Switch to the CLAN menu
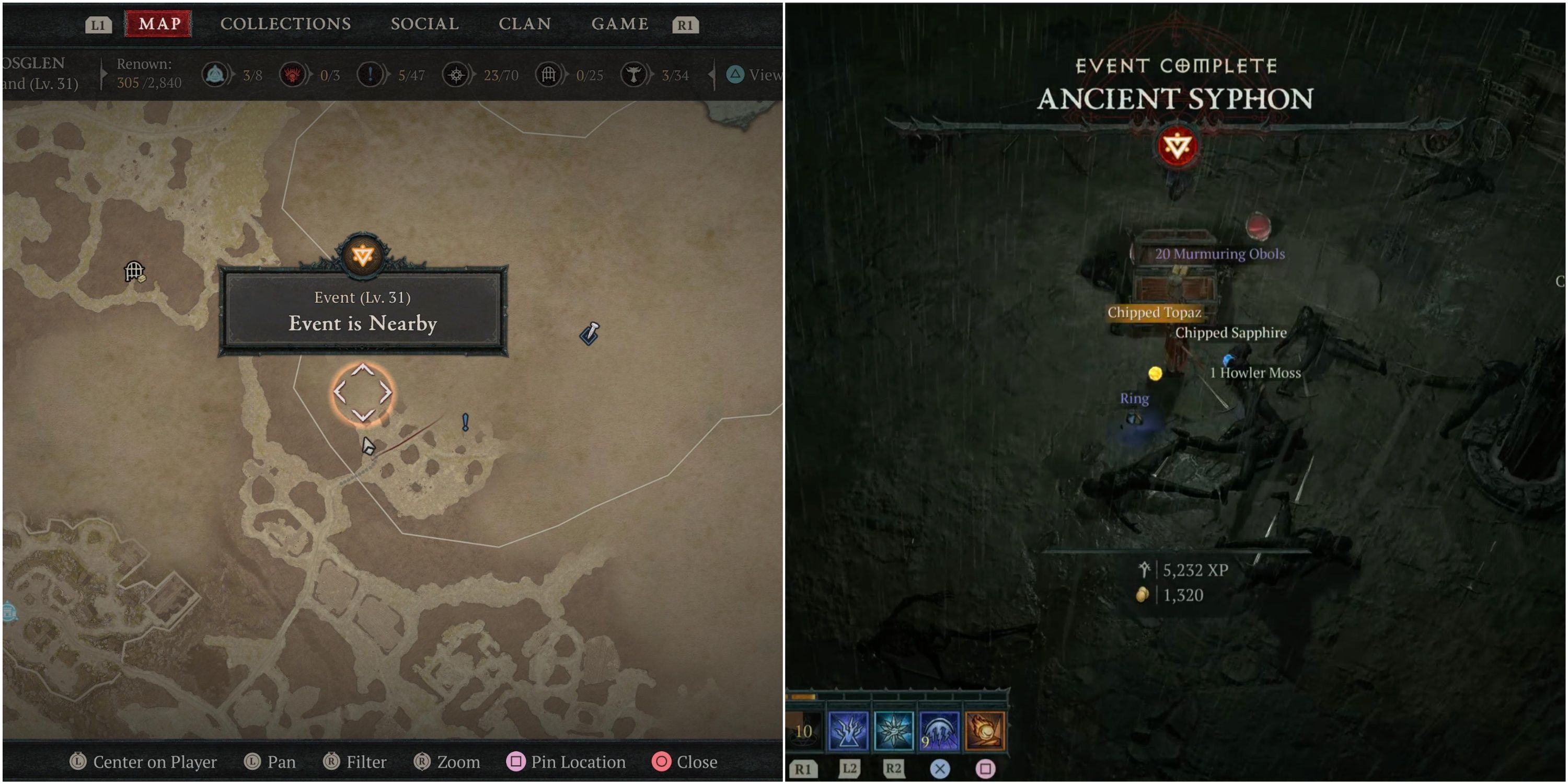 point(526,24)
